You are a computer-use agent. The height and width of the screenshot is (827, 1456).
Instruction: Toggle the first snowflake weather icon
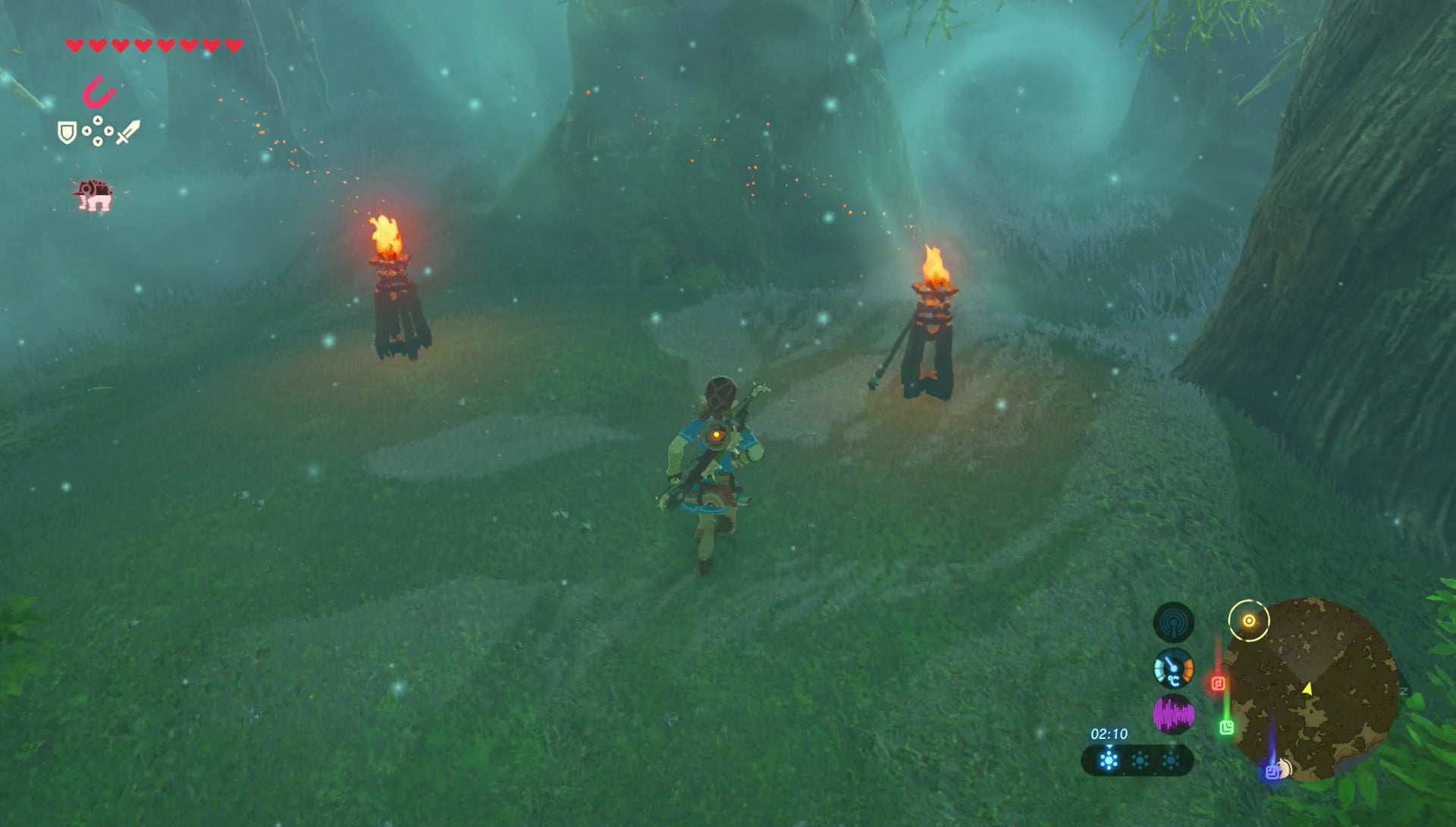1109,761
